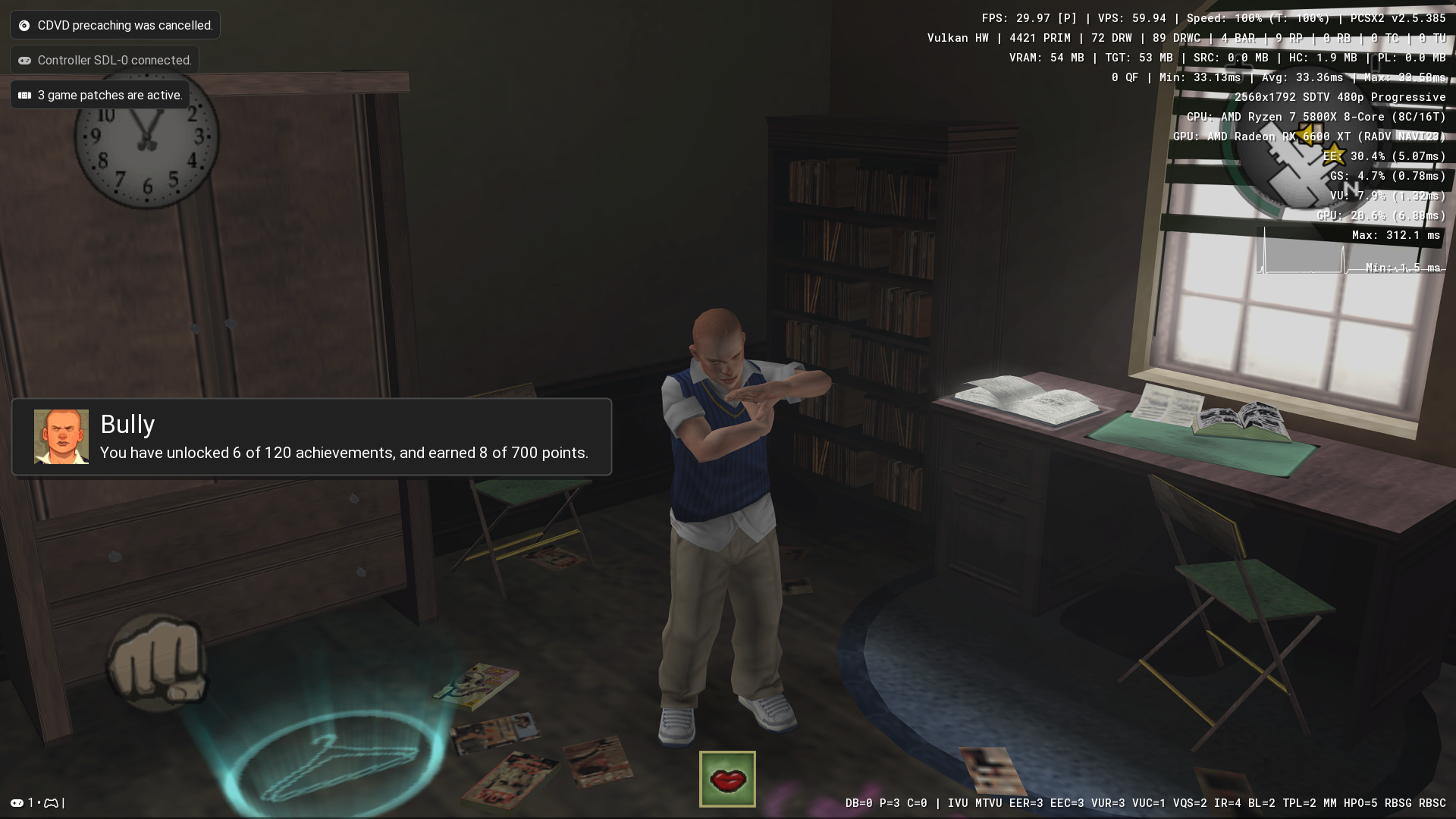Click the Controller SDL-0 connected notification

click(105, 60)
